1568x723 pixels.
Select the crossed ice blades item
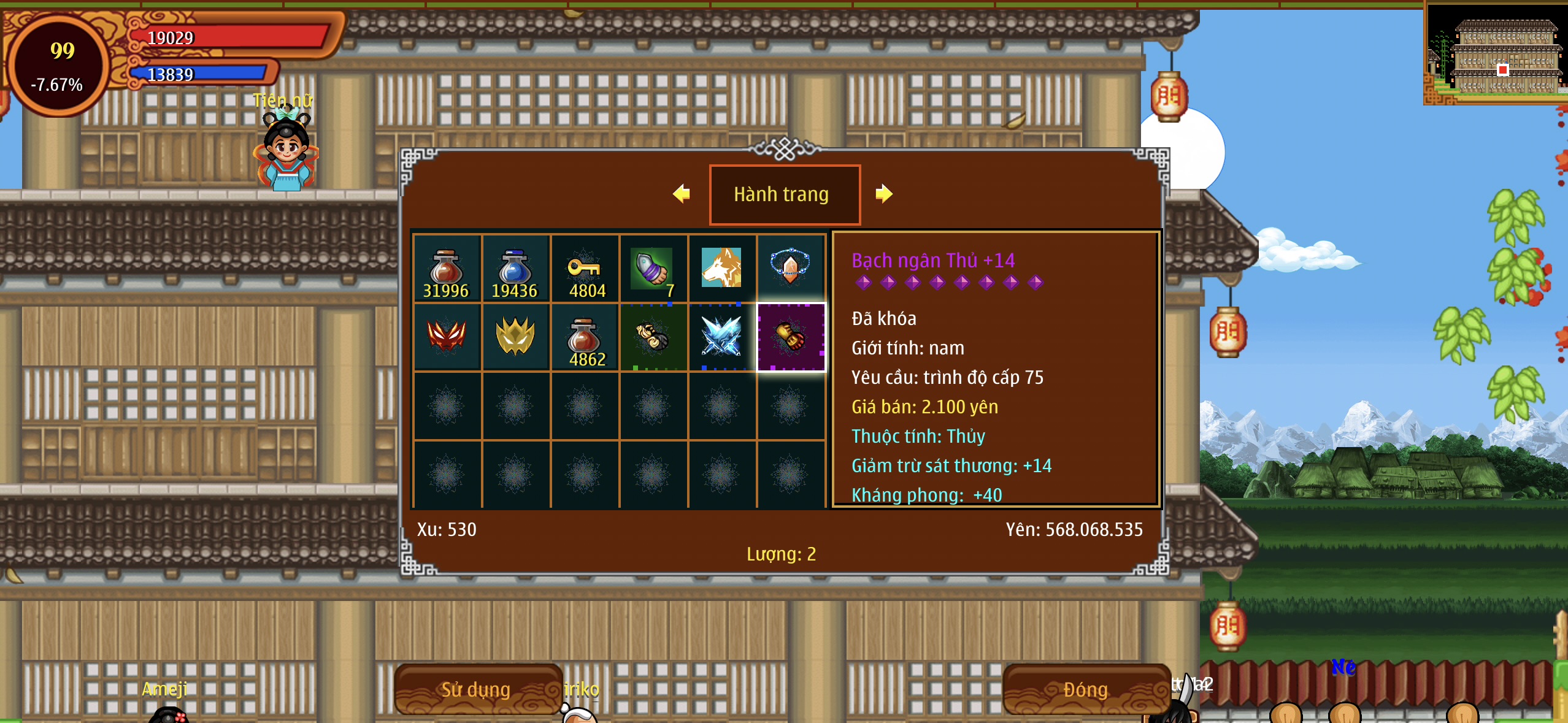(721, 337)
